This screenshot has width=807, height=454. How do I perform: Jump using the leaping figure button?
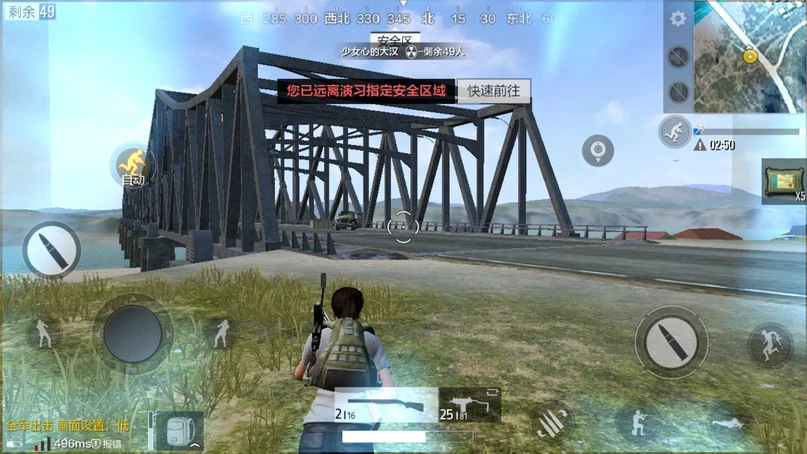tap(769, 345)
